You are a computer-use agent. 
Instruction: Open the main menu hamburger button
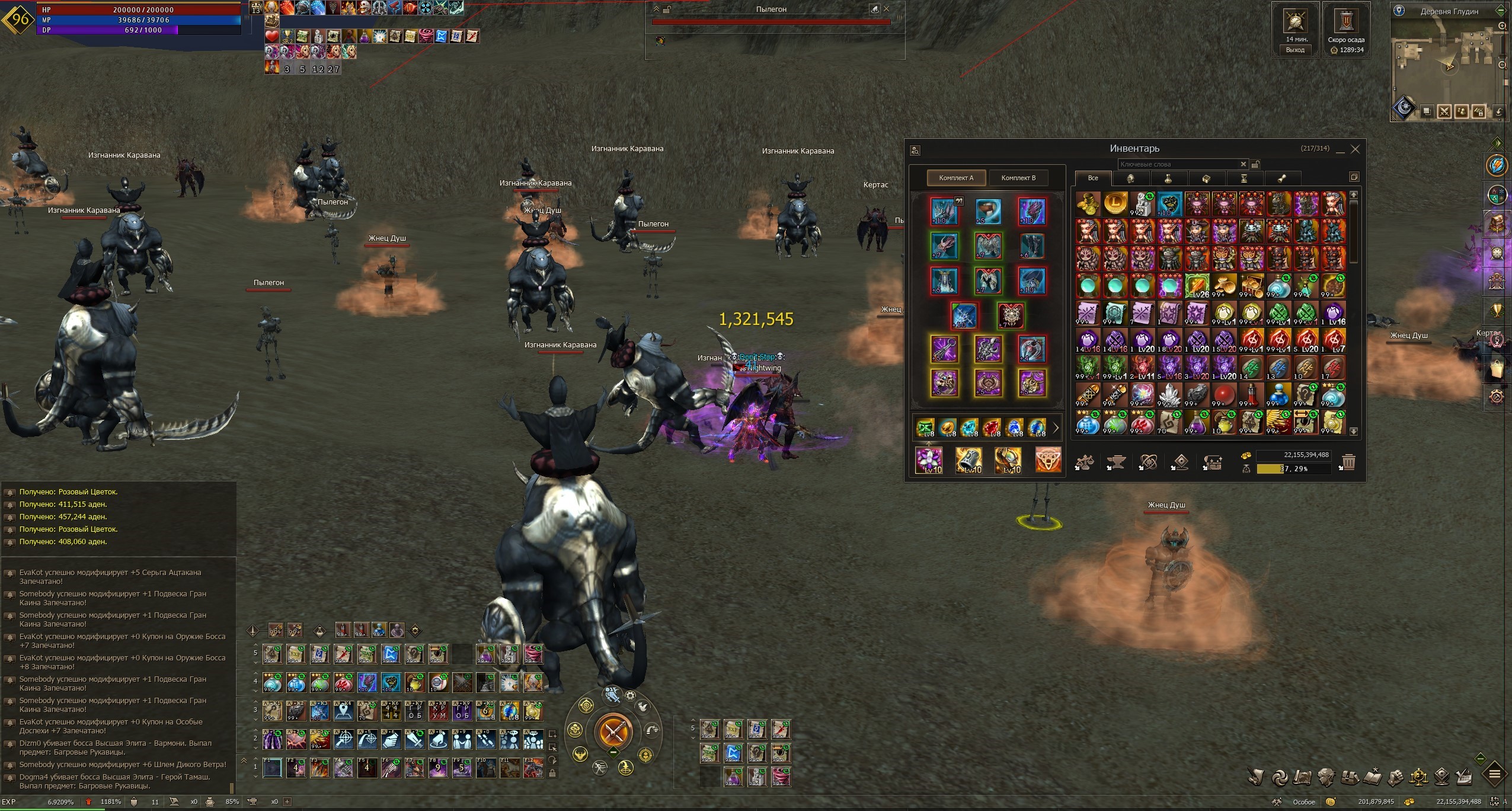pyautogui.click(x=1495, y=774)
